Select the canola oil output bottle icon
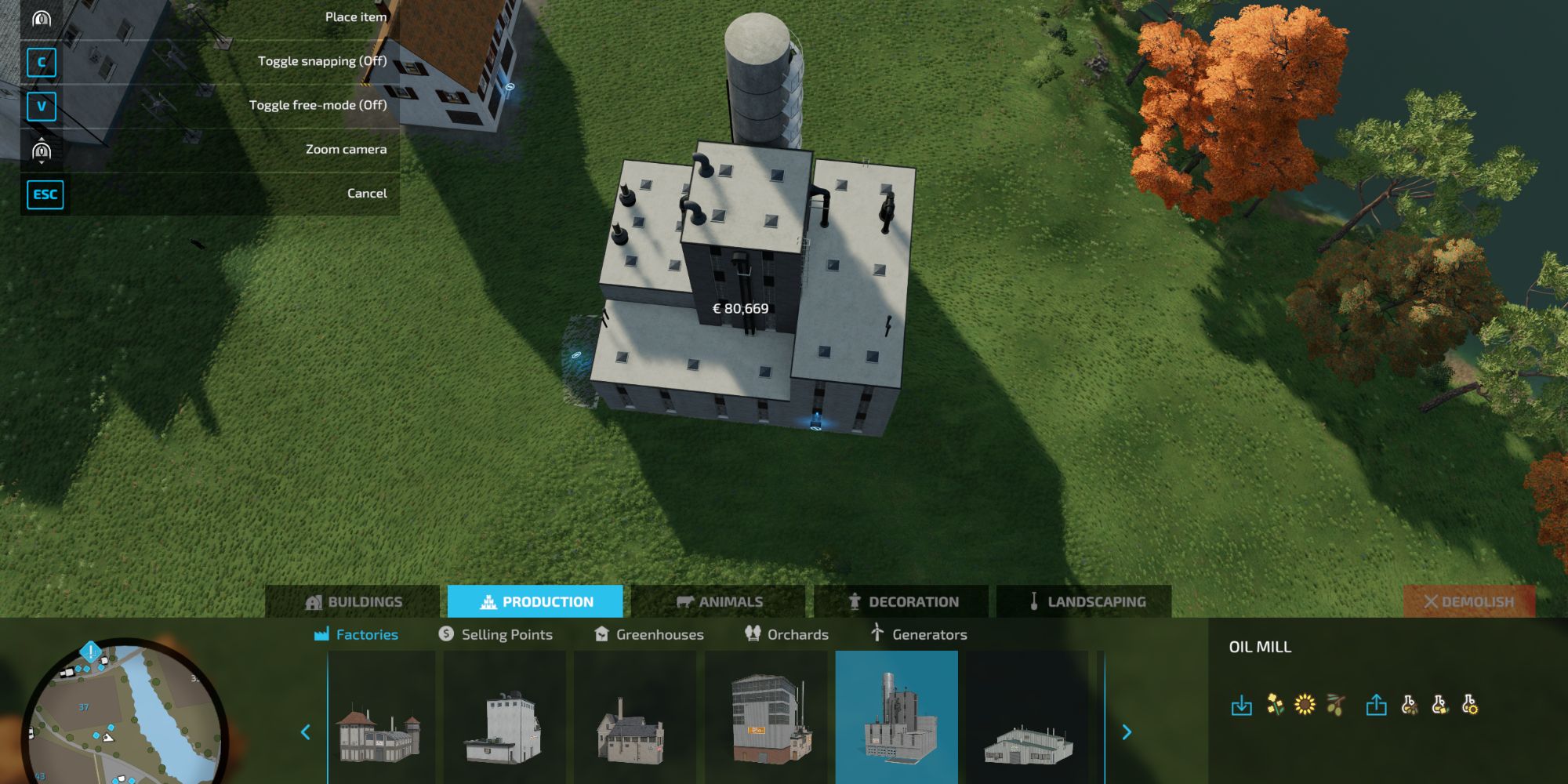 (1439, 704)
